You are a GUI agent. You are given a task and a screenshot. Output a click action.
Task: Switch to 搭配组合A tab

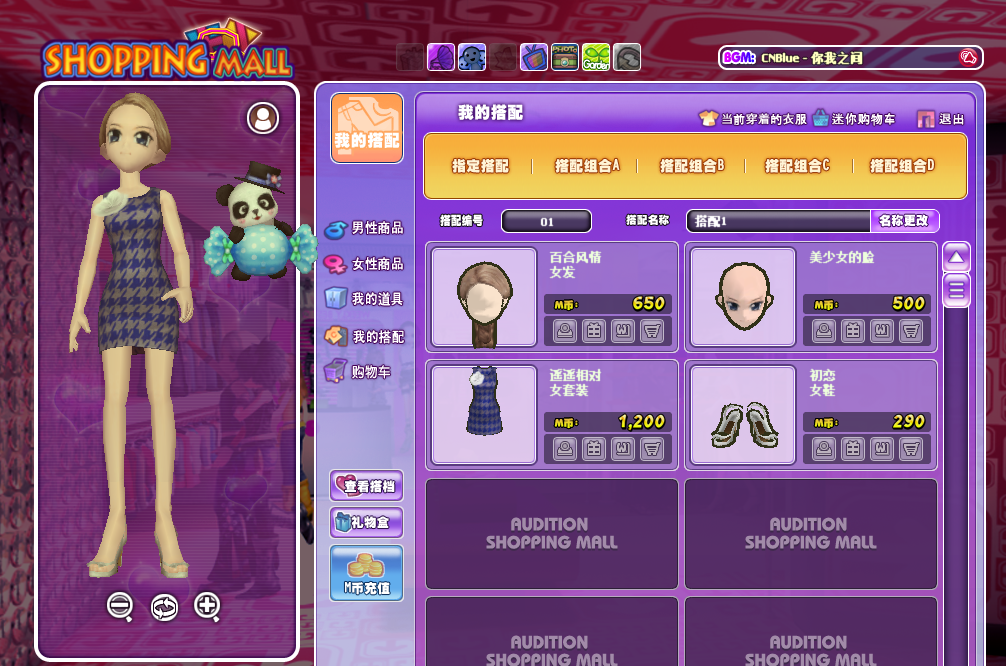(587, 166)
